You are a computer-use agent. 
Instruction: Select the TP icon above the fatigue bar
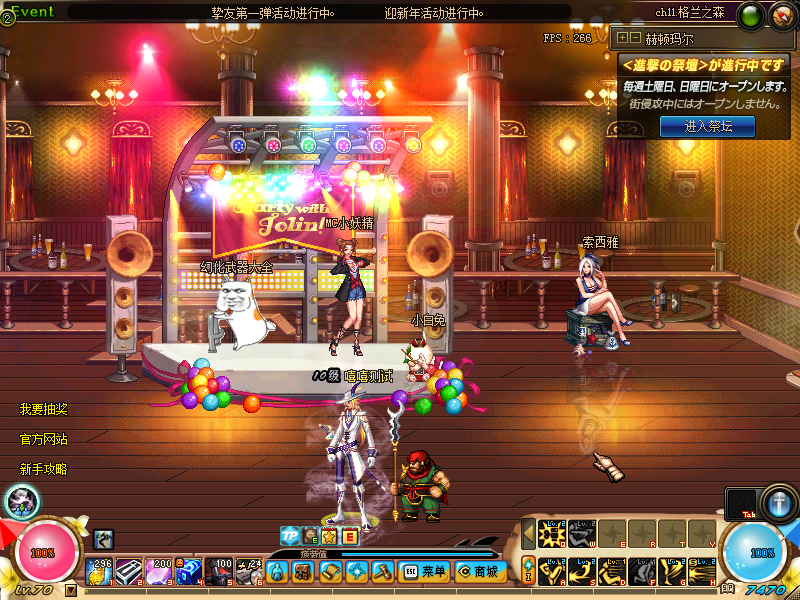coord(290,535)
